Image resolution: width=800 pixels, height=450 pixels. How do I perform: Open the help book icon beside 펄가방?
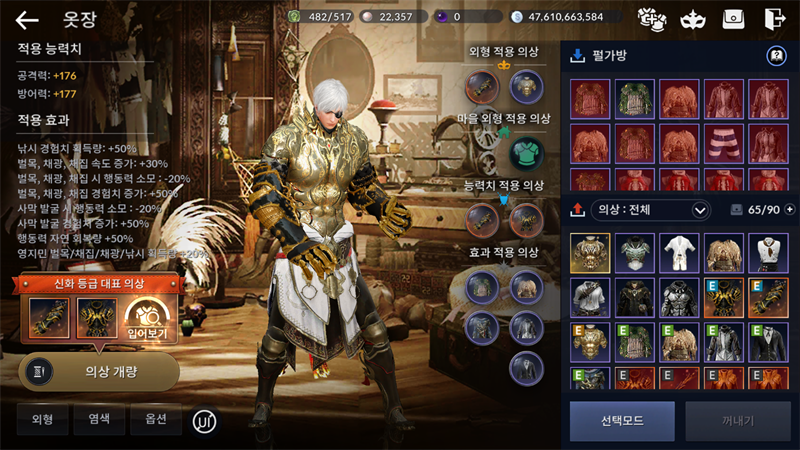point(775,56)
